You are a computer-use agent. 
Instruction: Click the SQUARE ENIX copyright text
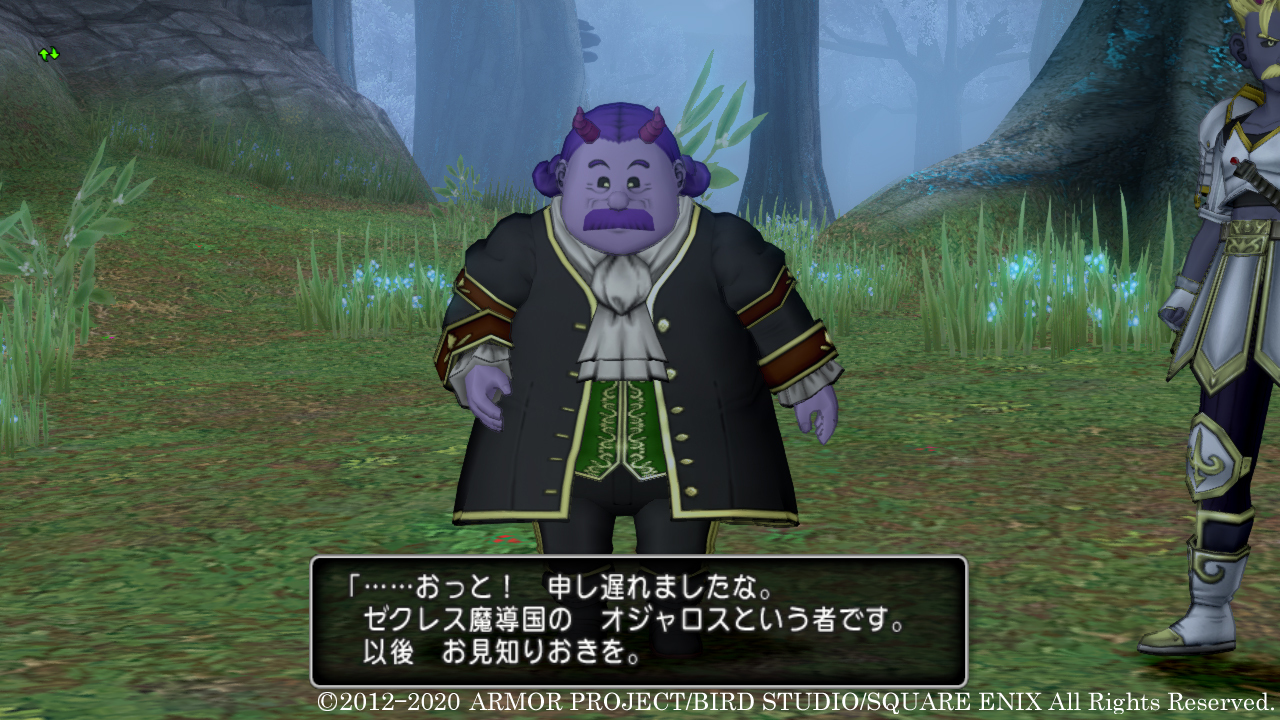[790, 702]
